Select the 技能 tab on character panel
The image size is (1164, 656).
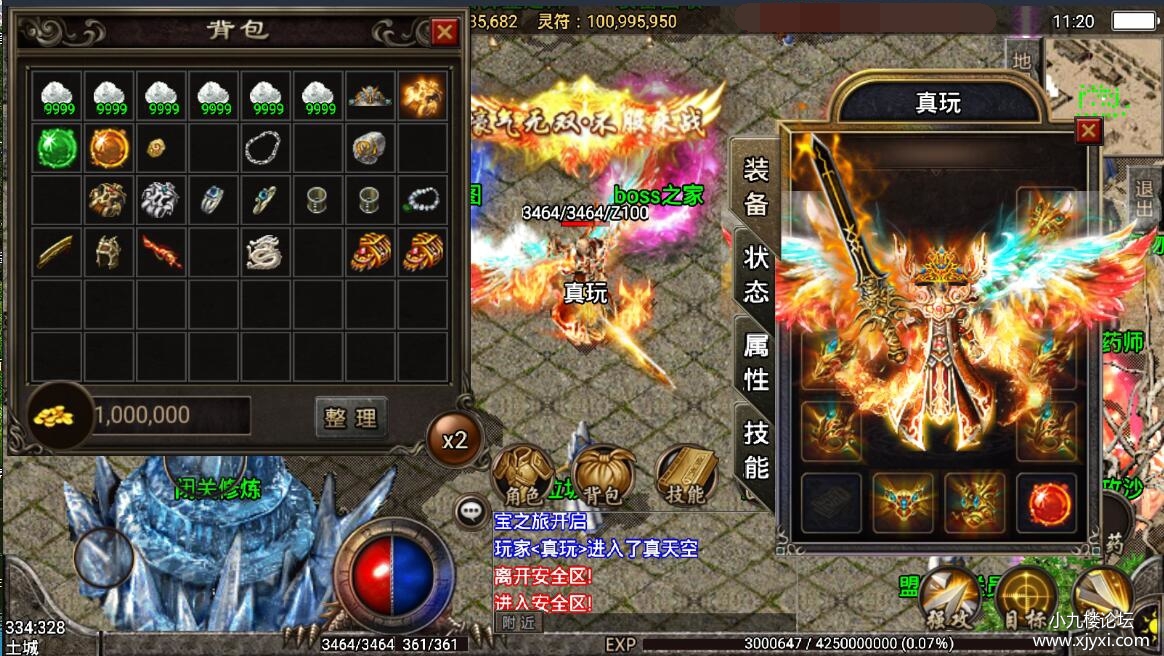(755, 449)
